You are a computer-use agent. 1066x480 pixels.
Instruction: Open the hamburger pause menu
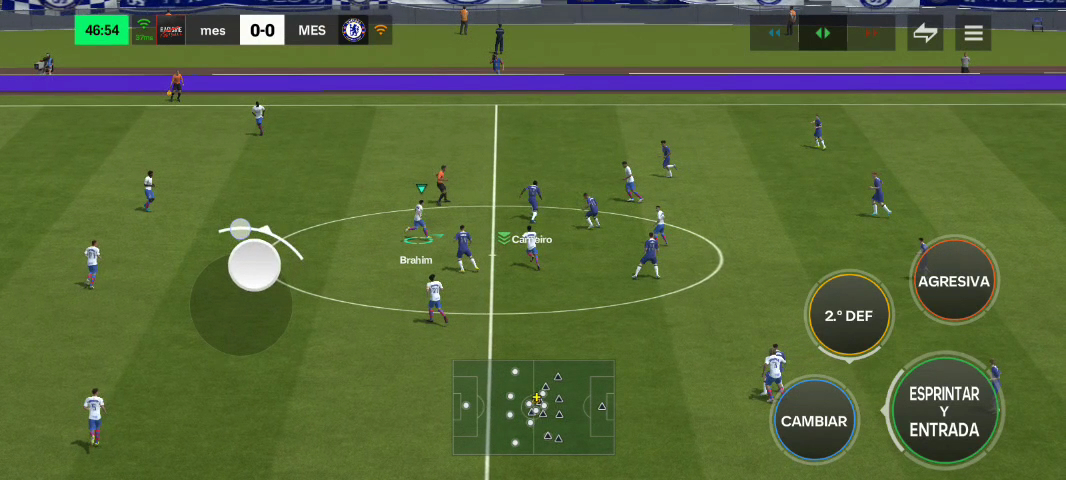tap(973, 33)
